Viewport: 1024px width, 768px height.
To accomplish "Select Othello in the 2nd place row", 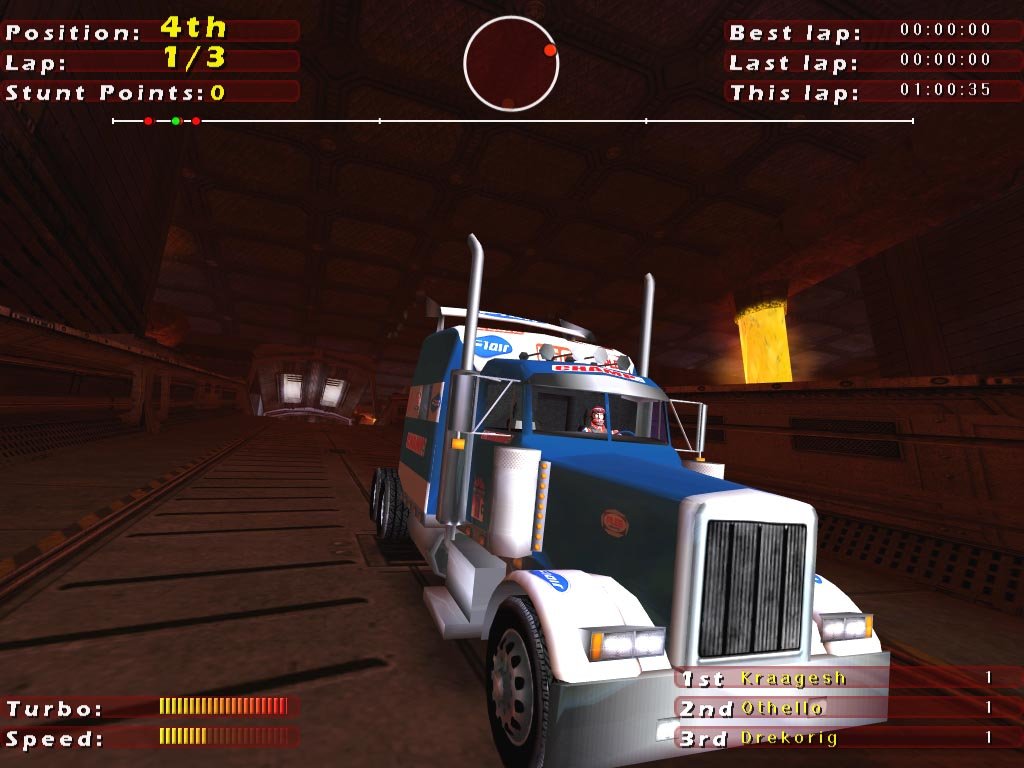I will [783, 708].
